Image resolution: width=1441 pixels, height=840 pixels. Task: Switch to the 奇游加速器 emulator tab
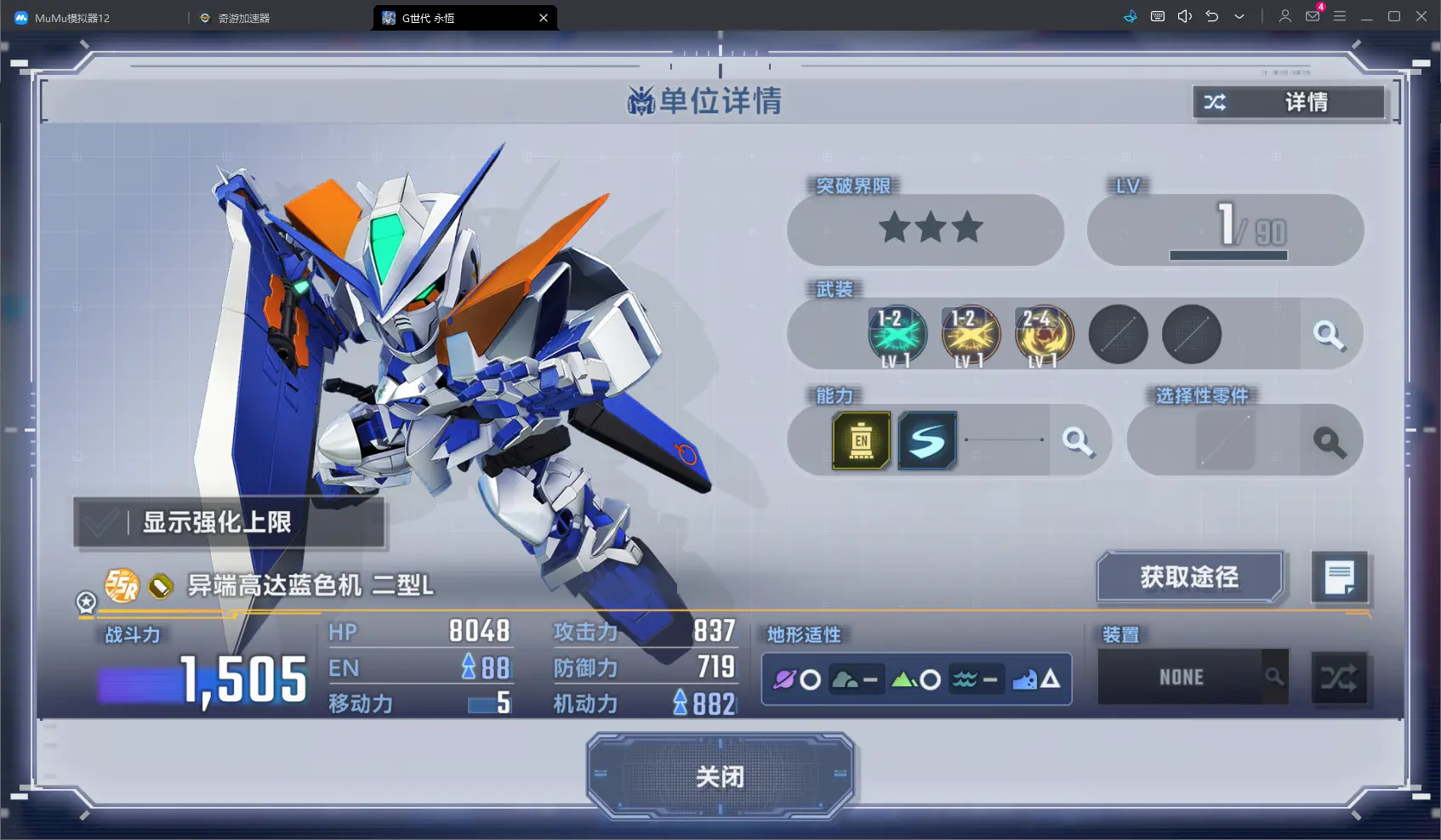coord(243,18)
